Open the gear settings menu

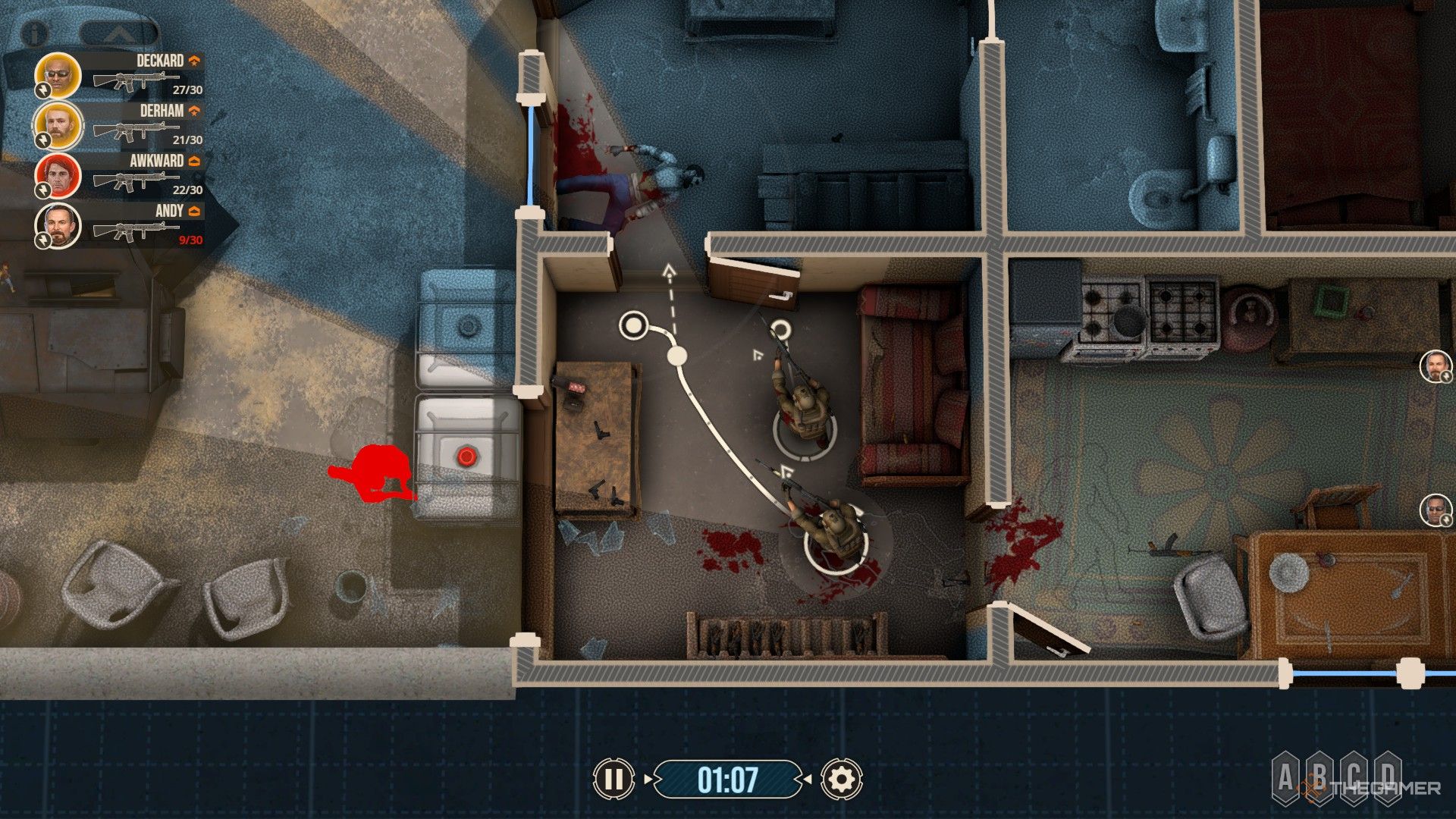(x=840, y=779)
